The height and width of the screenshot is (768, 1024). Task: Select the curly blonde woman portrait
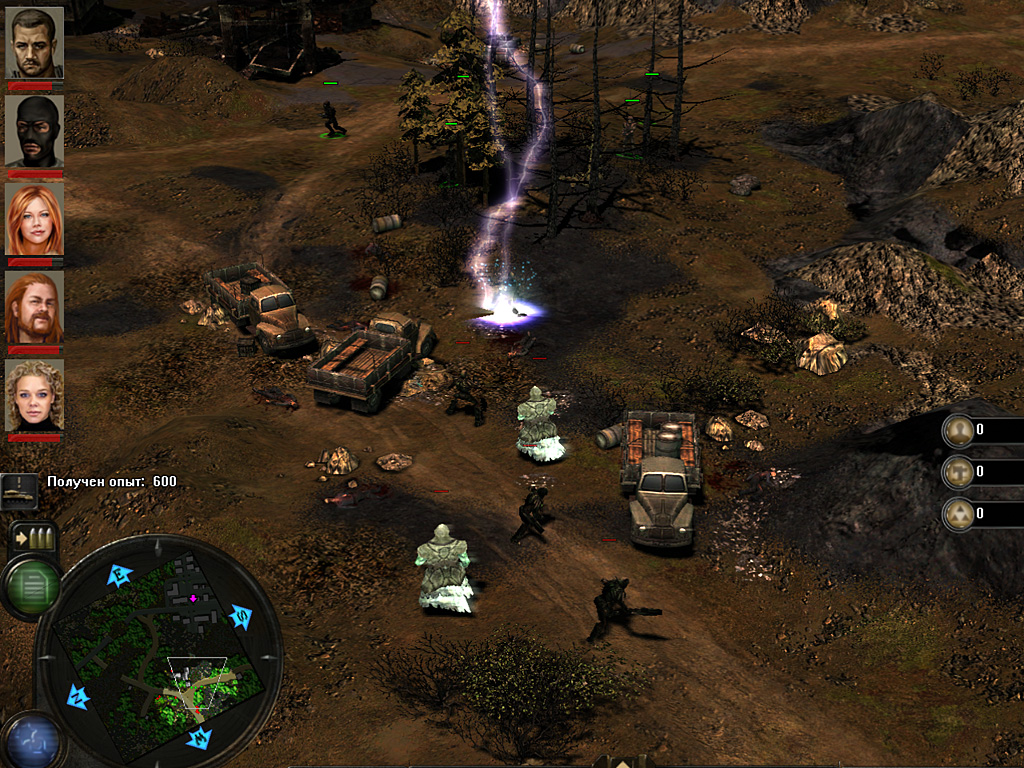35,395
